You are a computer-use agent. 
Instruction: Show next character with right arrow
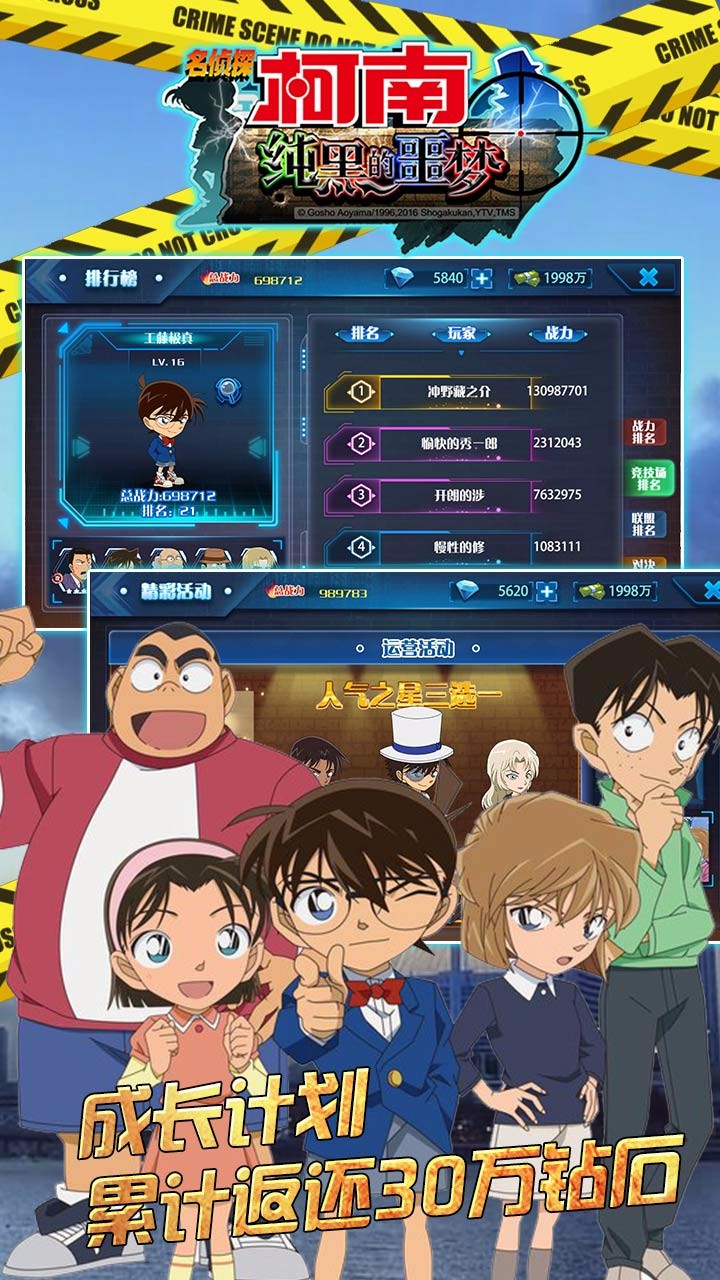pos(257,446)
